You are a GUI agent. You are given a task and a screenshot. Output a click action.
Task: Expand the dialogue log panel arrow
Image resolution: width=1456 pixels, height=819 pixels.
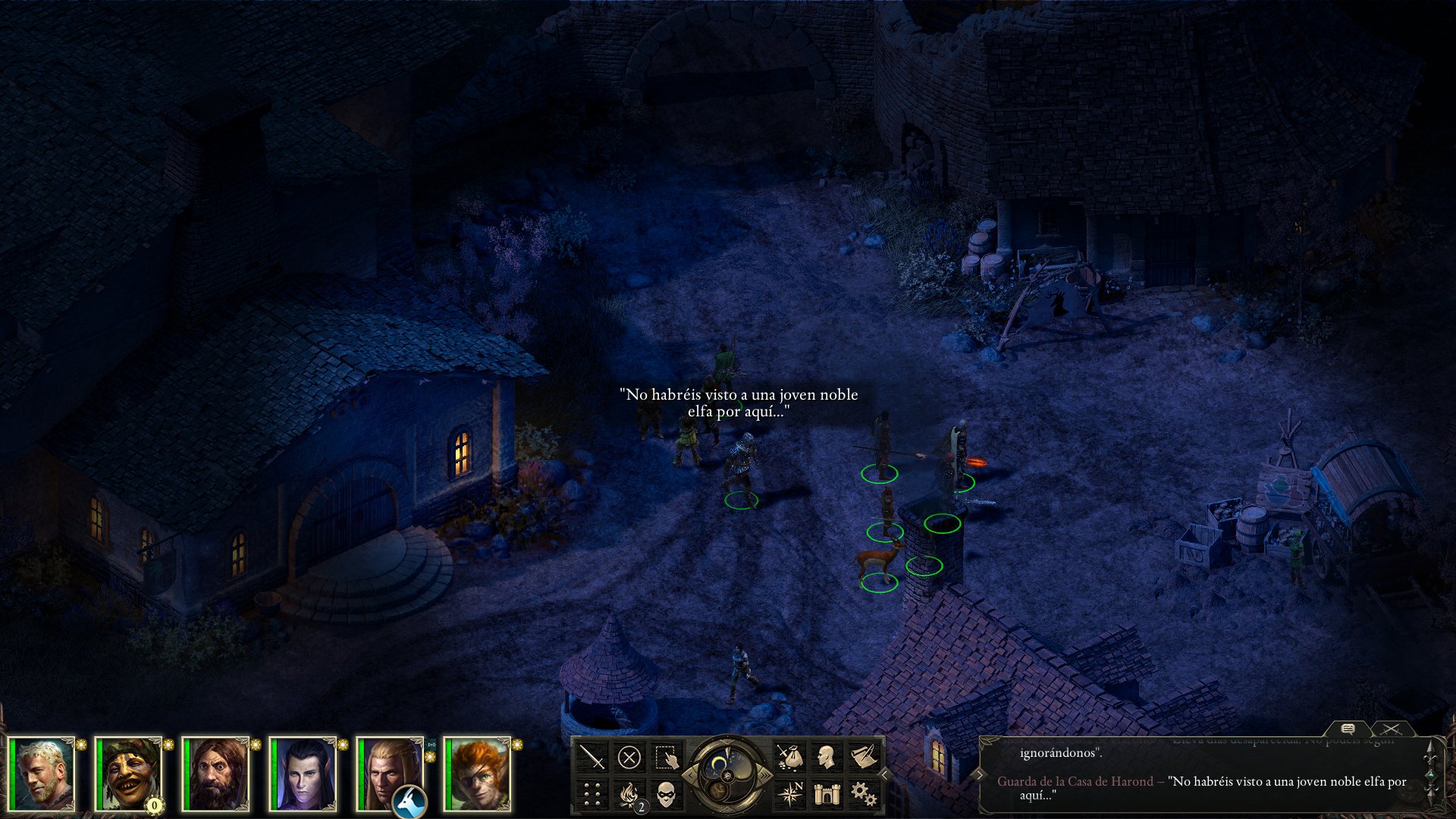(980, 774)
